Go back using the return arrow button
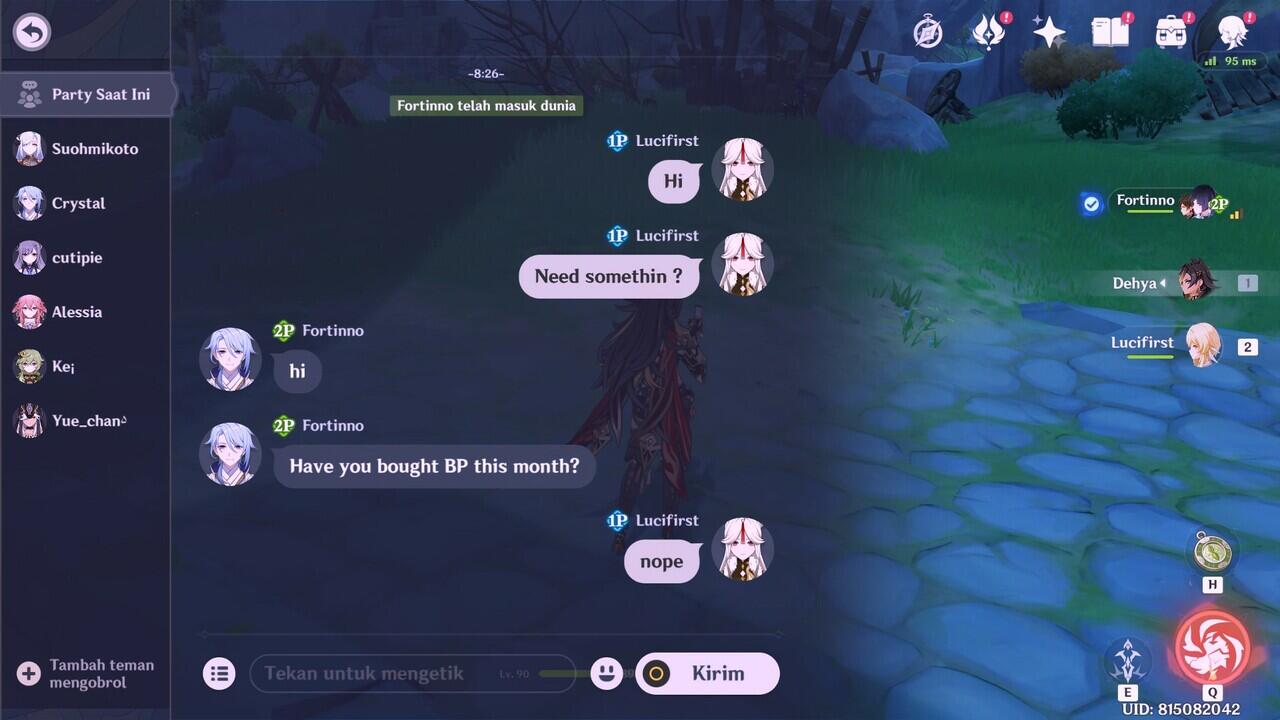The height and width of the screenshot is (720, 1280). coord(32,32)
